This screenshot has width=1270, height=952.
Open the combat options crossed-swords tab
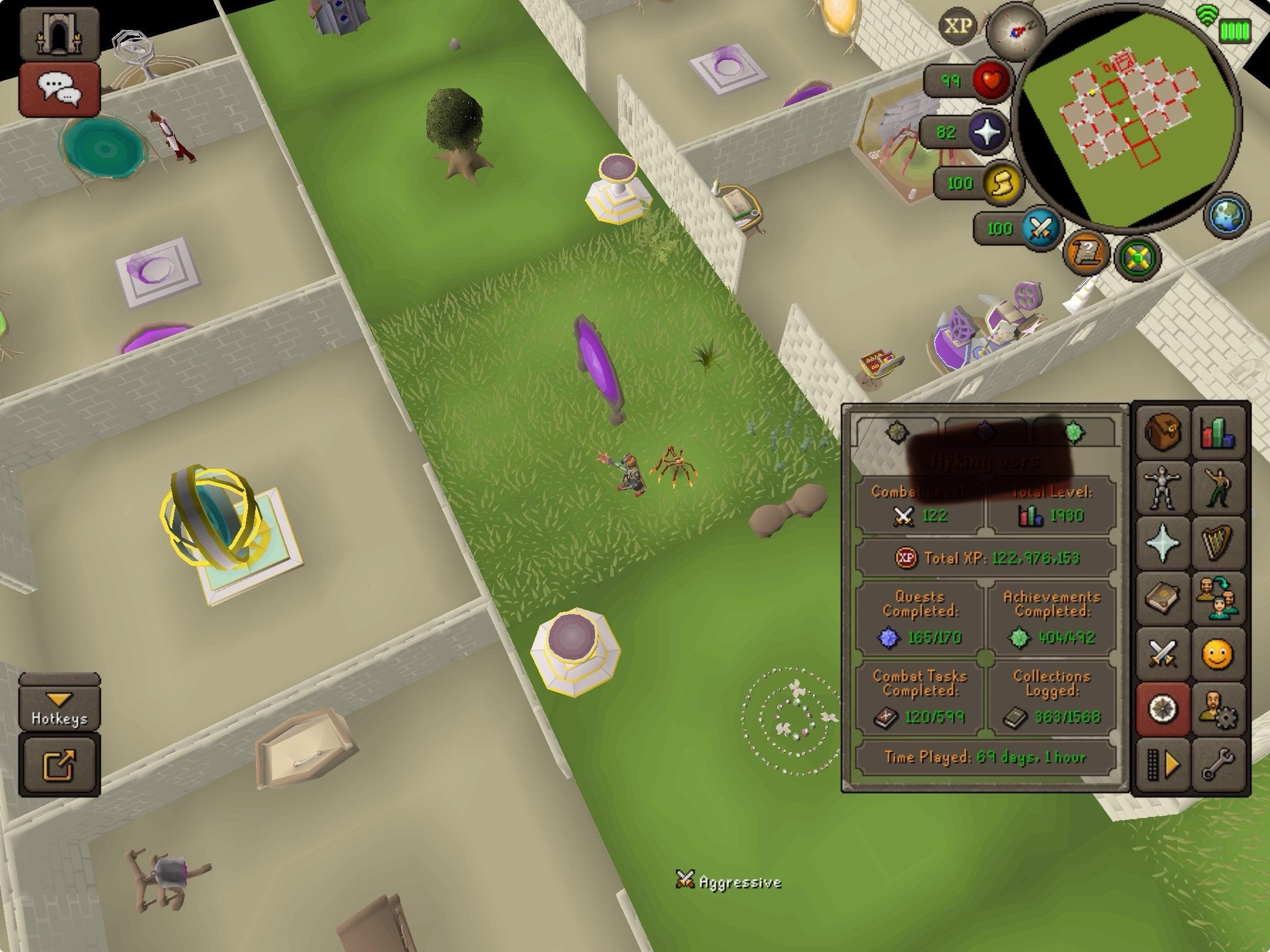(x=1164, y=652)
